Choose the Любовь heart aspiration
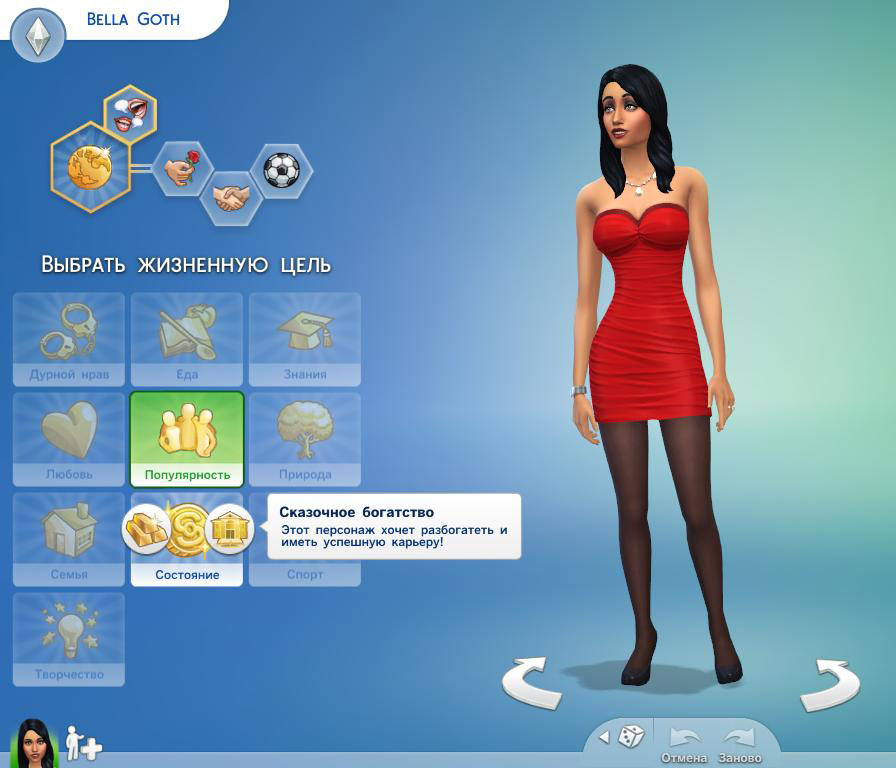This screenshot has width=896, height=768. 69,438
